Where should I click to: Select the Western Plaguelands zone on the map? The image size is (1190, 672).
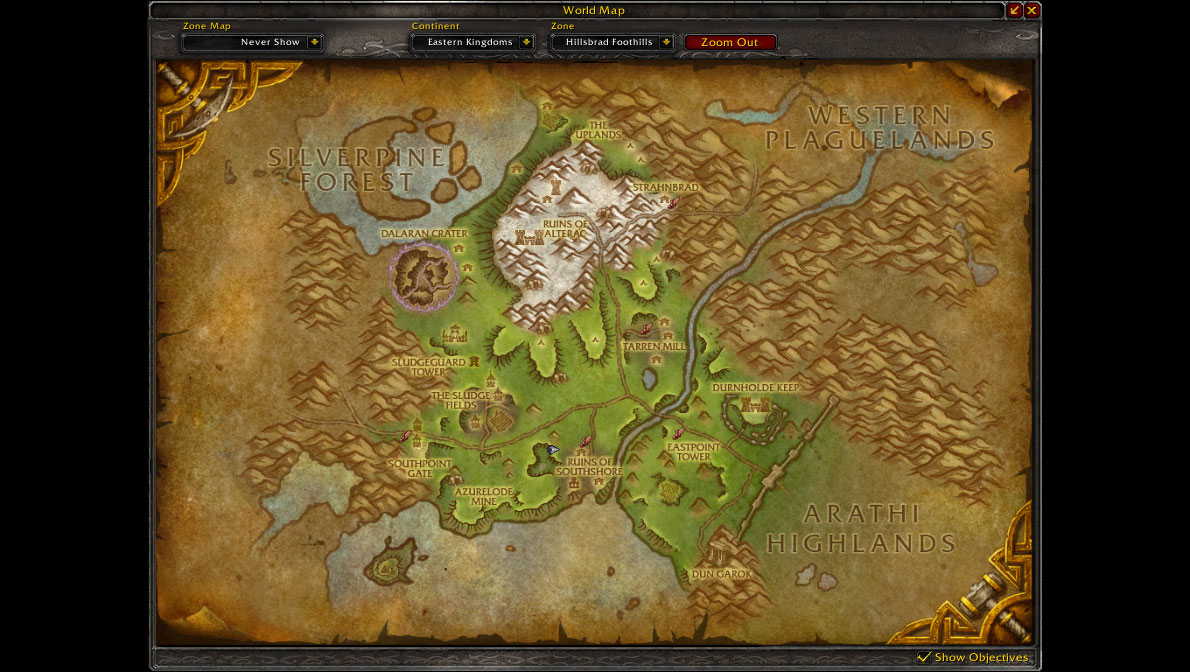click(x=880, y=128)
